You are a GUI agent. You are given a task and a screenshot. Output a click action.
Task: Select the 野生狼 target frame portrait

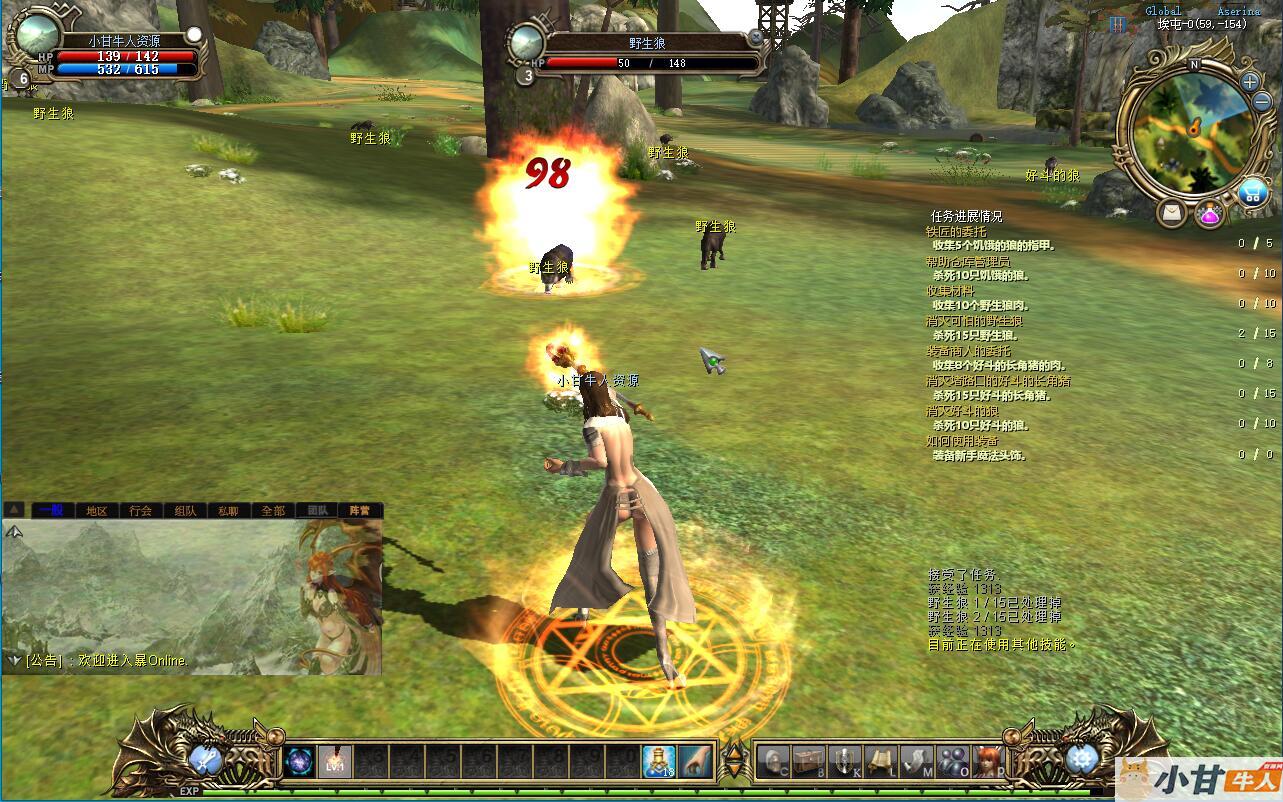click(x=526, y=43)
